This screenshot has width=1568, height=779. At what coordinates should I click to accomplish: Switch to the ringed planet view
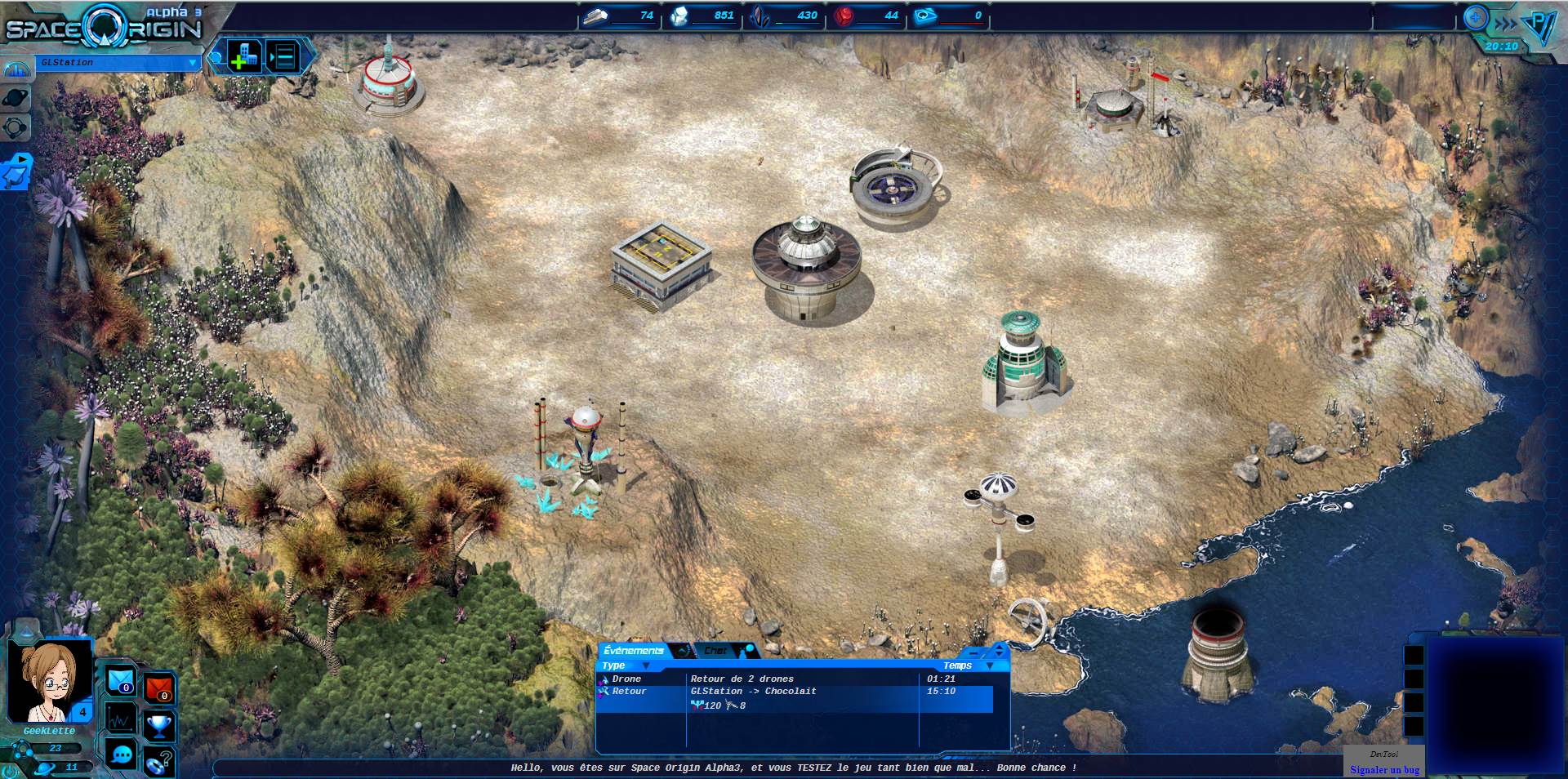pos(16,99)
